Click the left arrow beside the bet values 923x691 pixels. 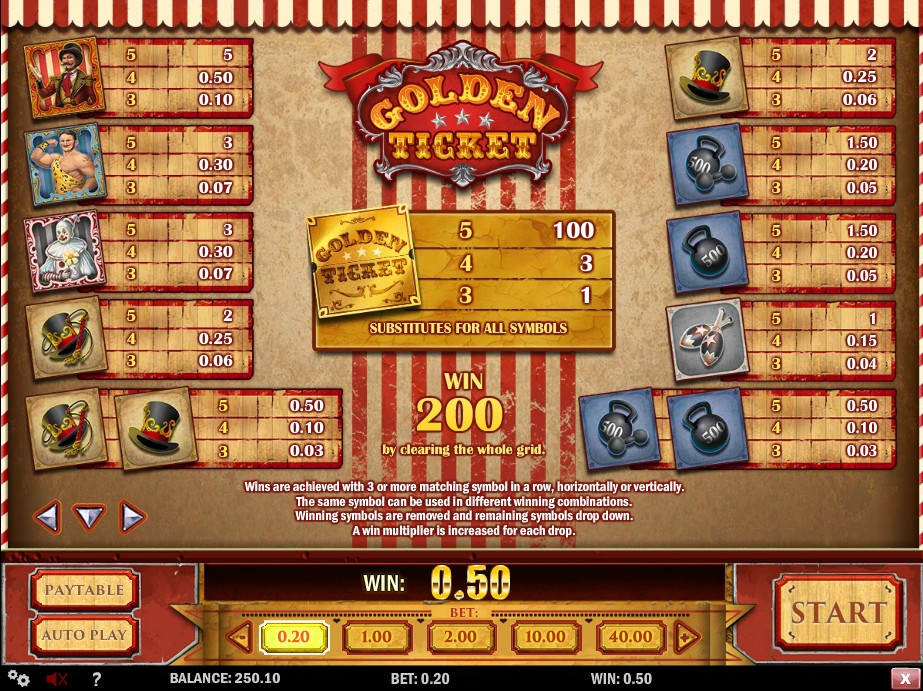pyautogui.click(x=239, y=637)
